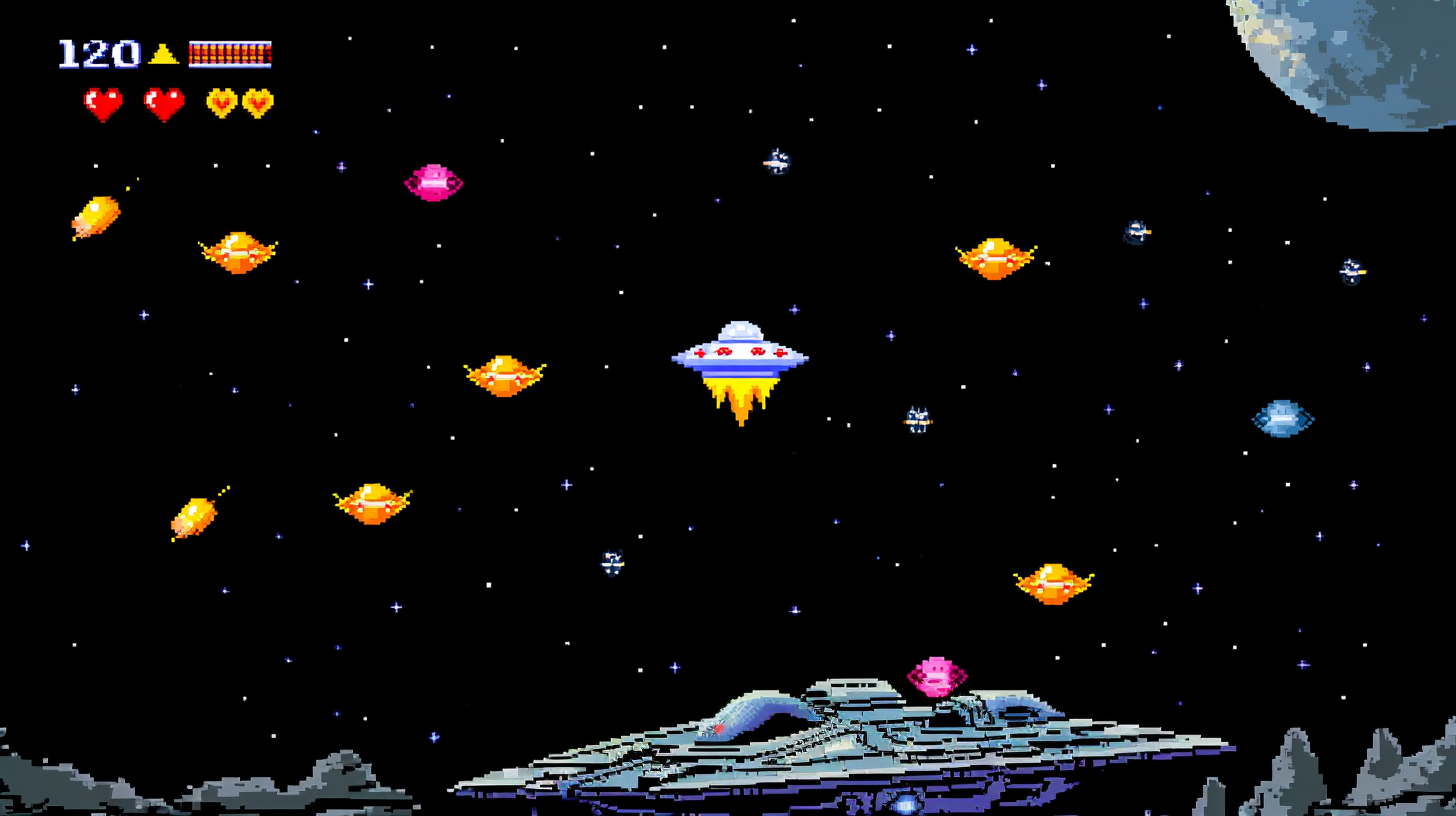Open the golden UFO left of center screen
The height and width of the screenshot is (816, 1456).
pyautogui.click(x=505, y=375)
